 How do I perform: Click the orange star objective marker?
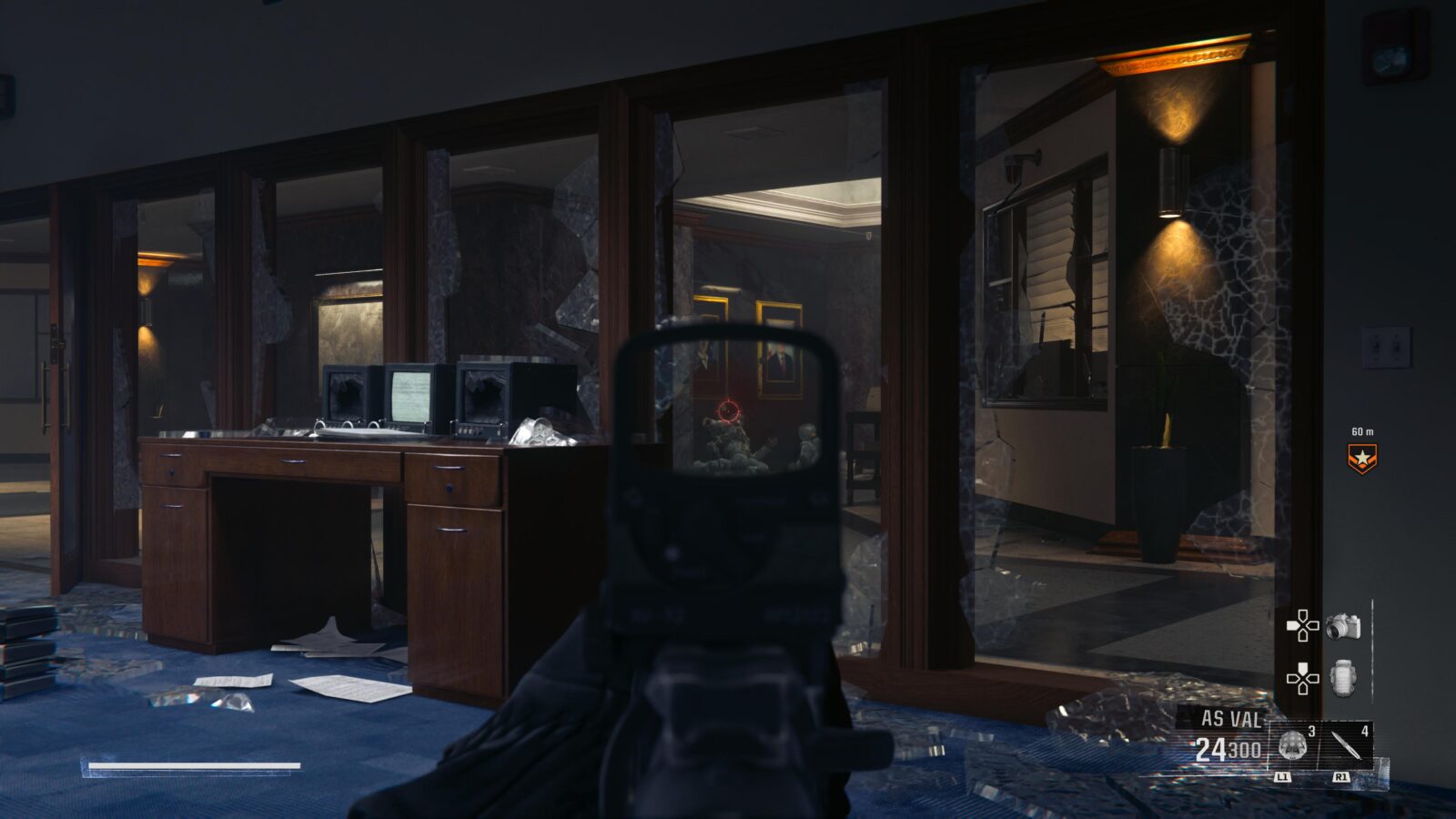click(1361, 458)
